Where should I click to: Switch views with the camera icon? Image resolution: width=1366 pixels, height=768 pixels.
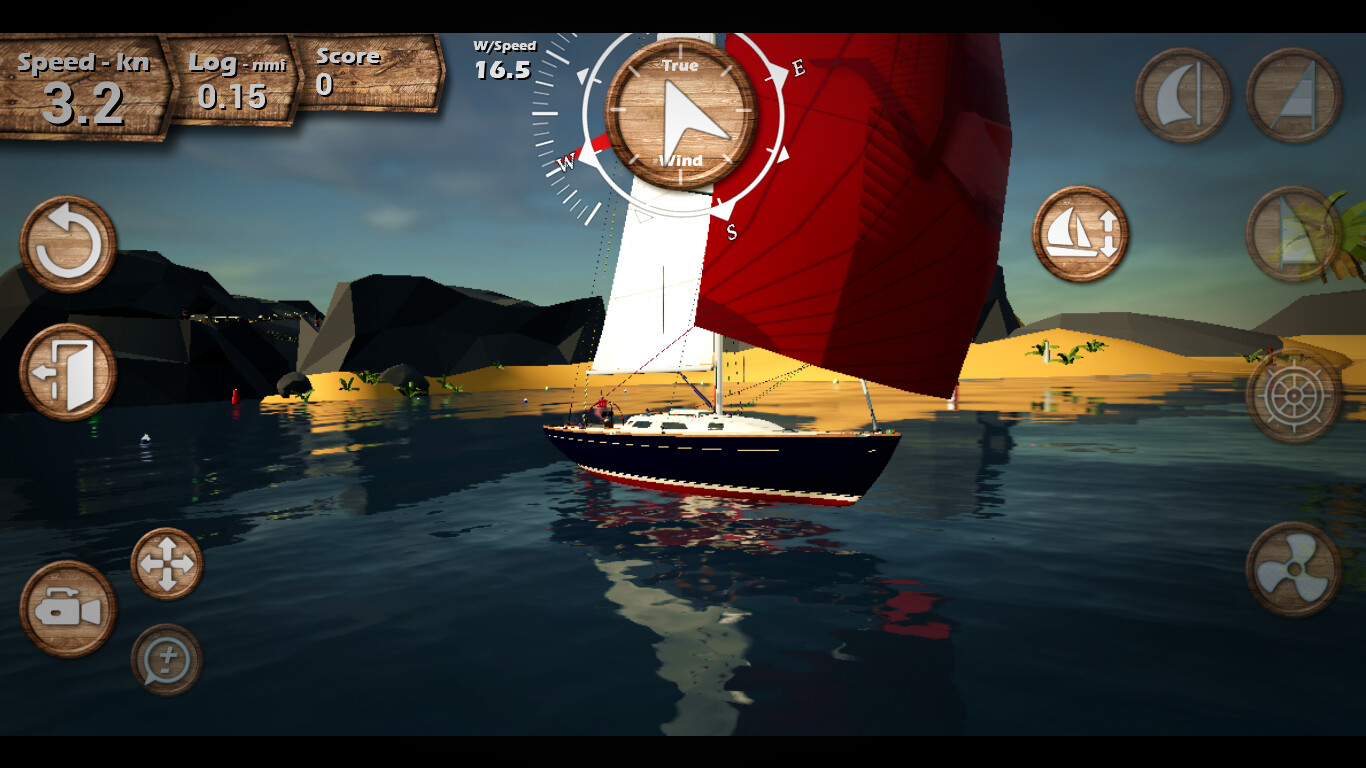tap(65, 608)
